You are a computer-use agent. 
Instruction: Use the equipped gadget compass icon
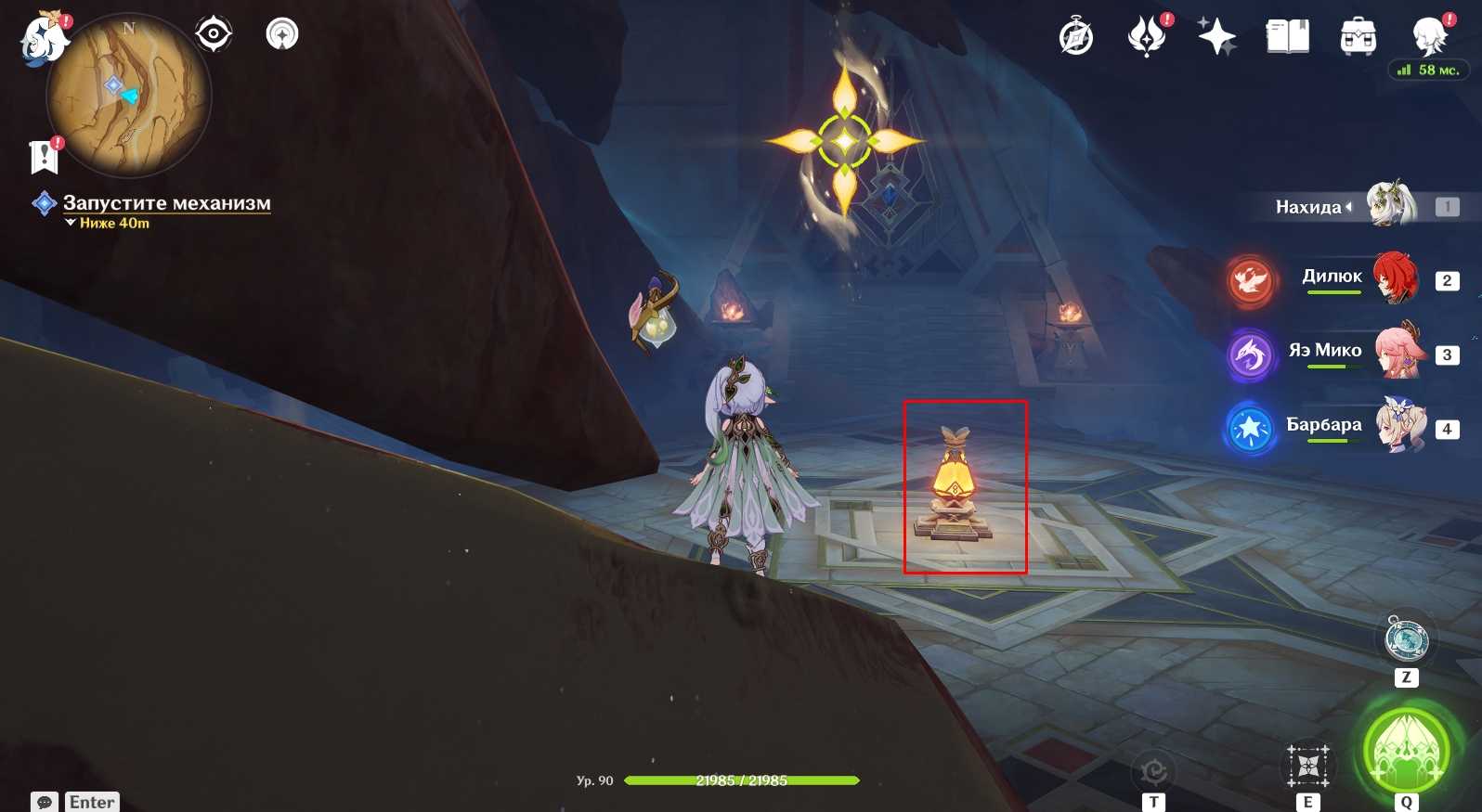1406,639
